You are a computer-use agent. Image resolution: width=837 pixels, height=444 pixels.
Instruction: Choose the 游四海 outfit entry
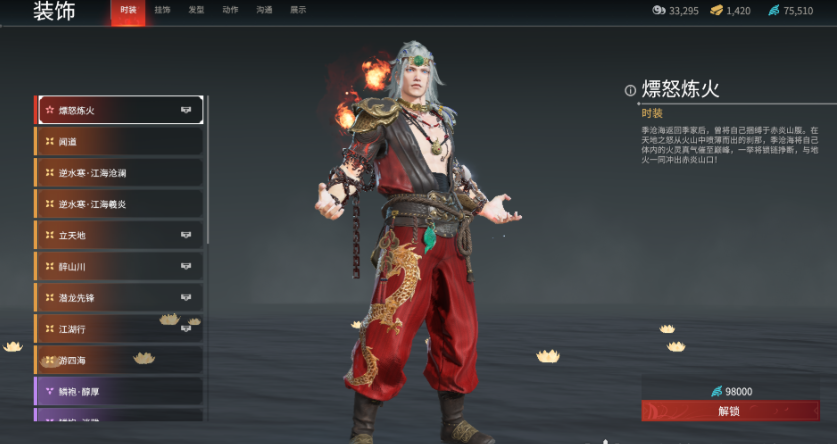120,360
